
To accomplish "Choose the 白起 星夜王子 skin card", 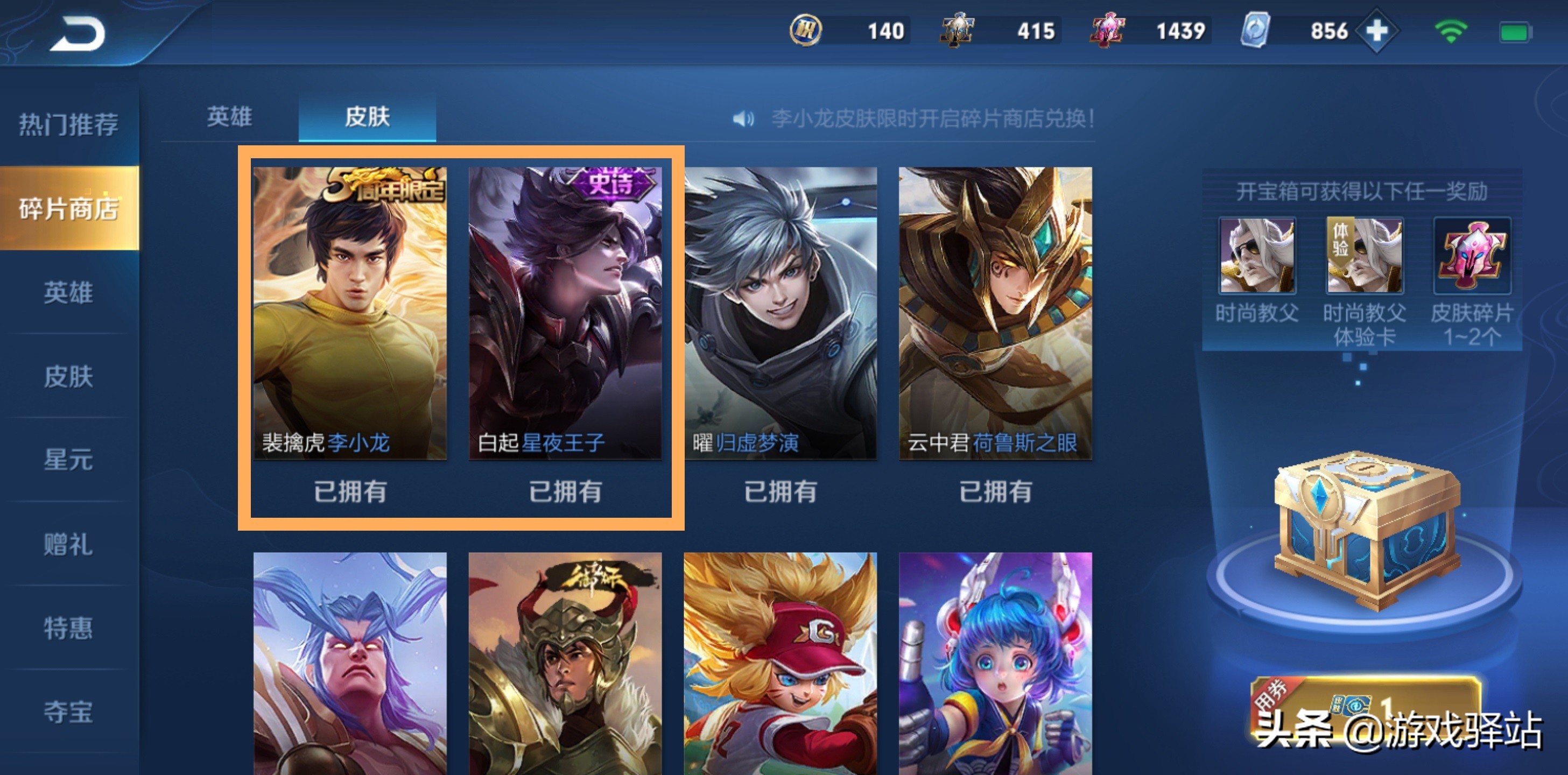I will tap(565, 314).
